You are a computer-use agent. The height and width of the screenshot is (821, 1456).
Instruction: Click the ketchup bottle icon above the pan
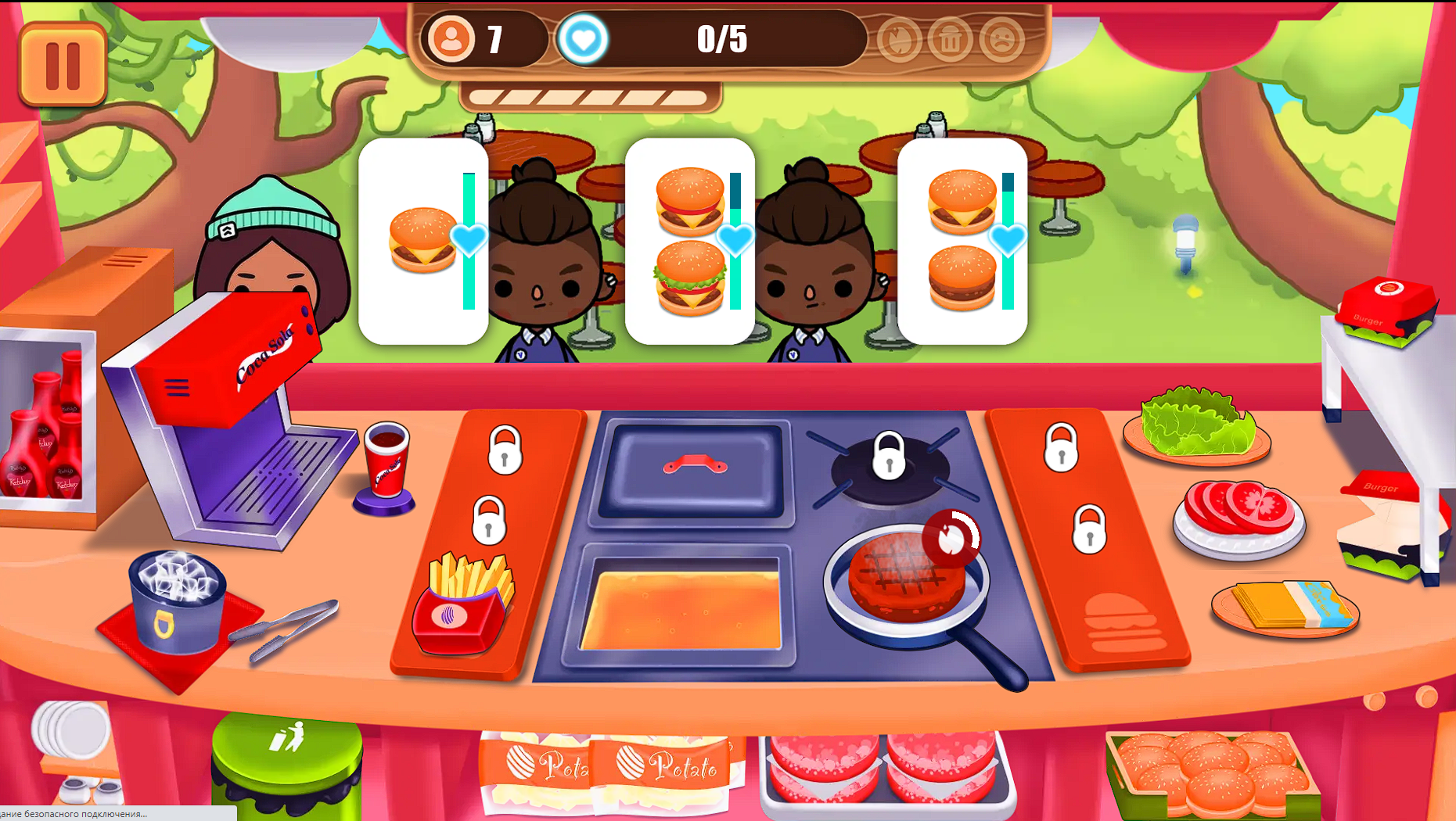[953, 536]
